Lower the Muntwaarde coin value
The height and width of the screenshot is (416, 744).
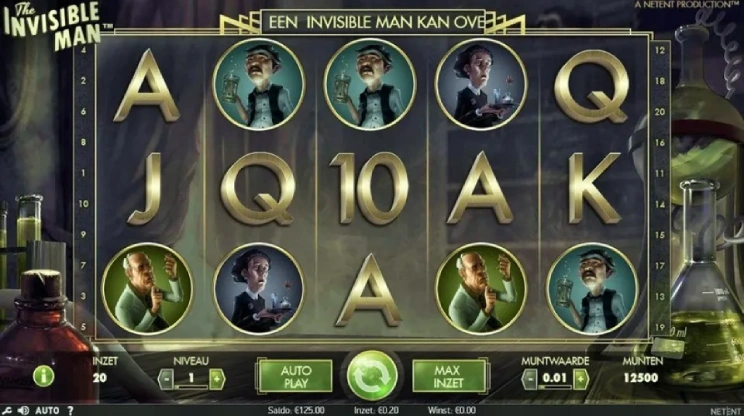[530, 378]
